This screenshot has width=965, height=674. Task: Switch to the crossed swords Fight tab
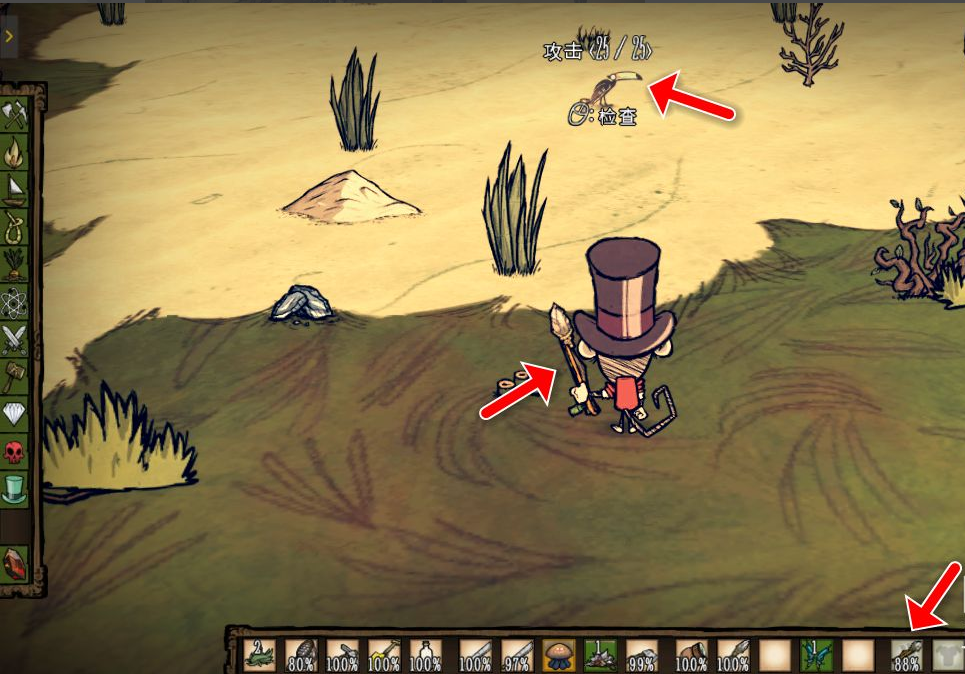[x=15, y=339]
